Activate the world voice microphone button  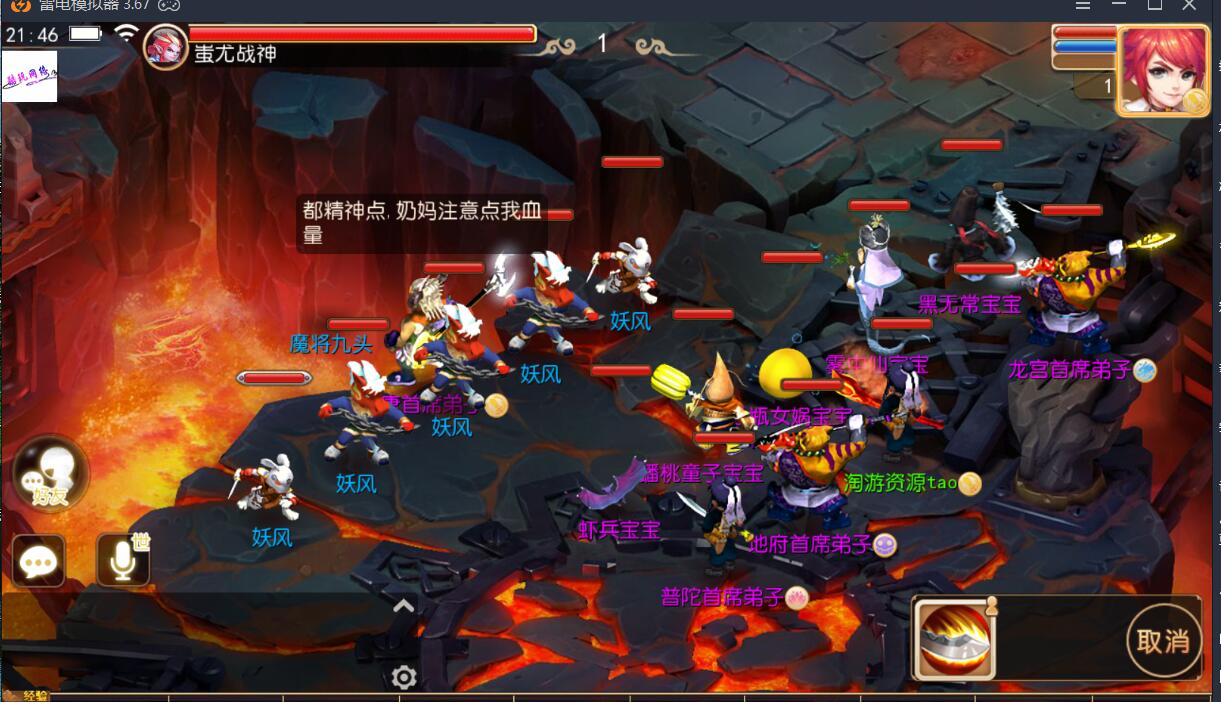[x=124, y=561]
